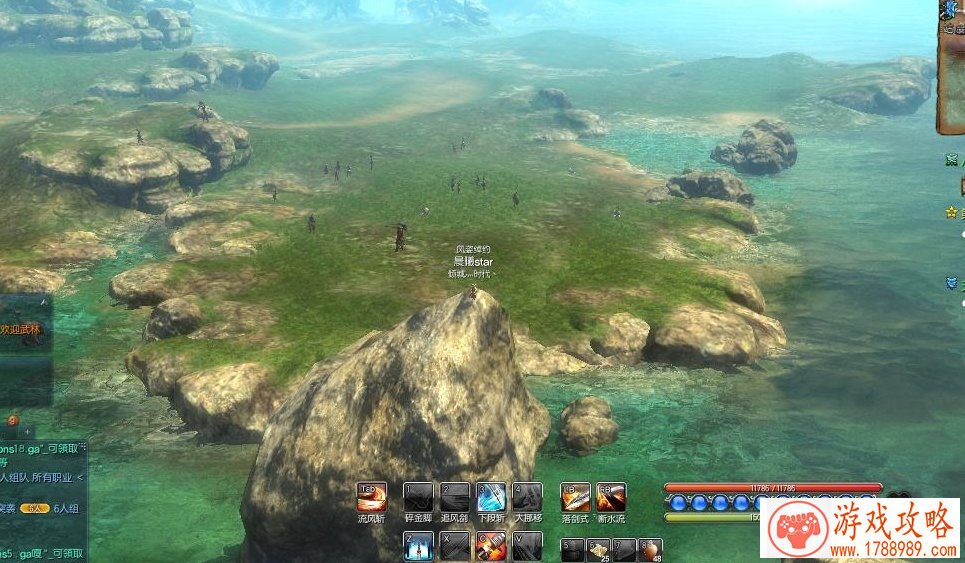Open the 游戏攻略 watermark site logo

pos(860,527)
